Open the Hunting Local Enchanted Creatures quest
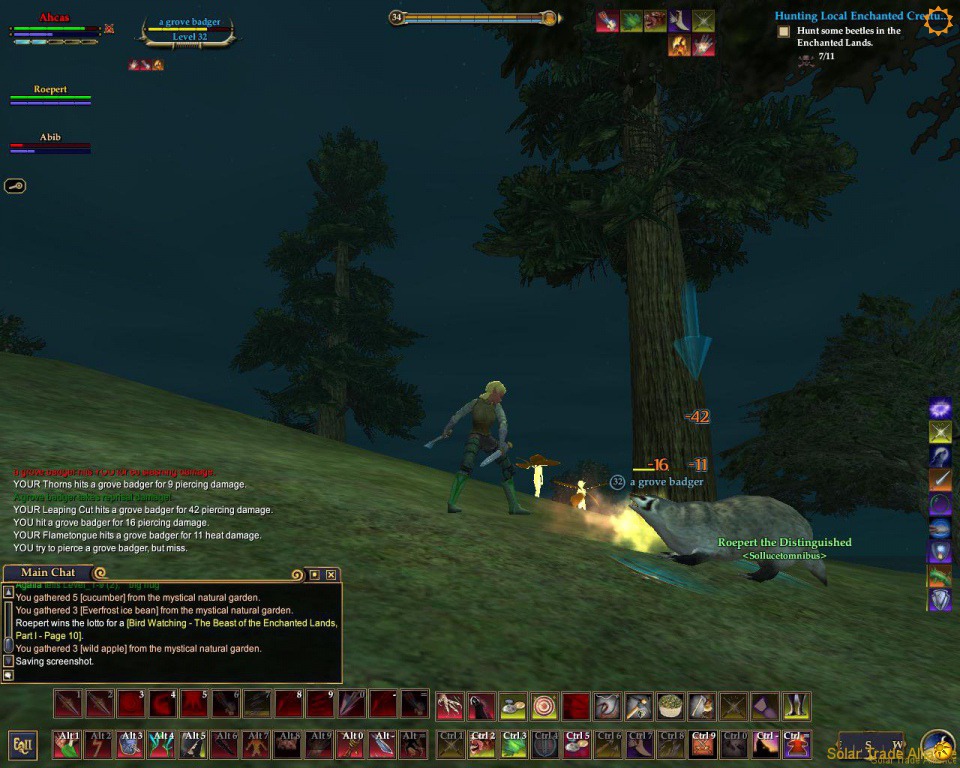 coord(849,16)
